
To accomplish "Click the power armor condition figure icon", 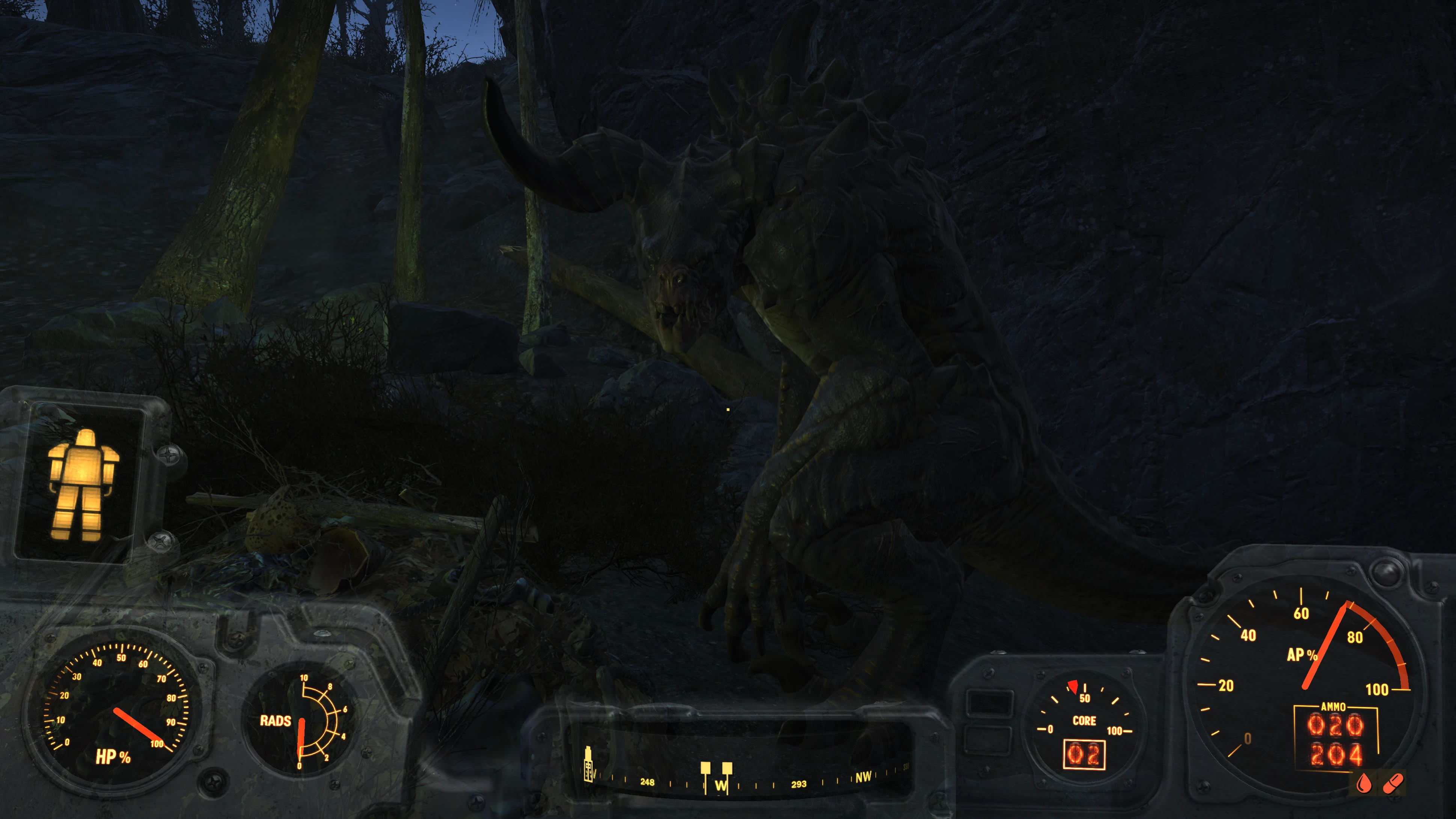I will click(x=83, y=485).
